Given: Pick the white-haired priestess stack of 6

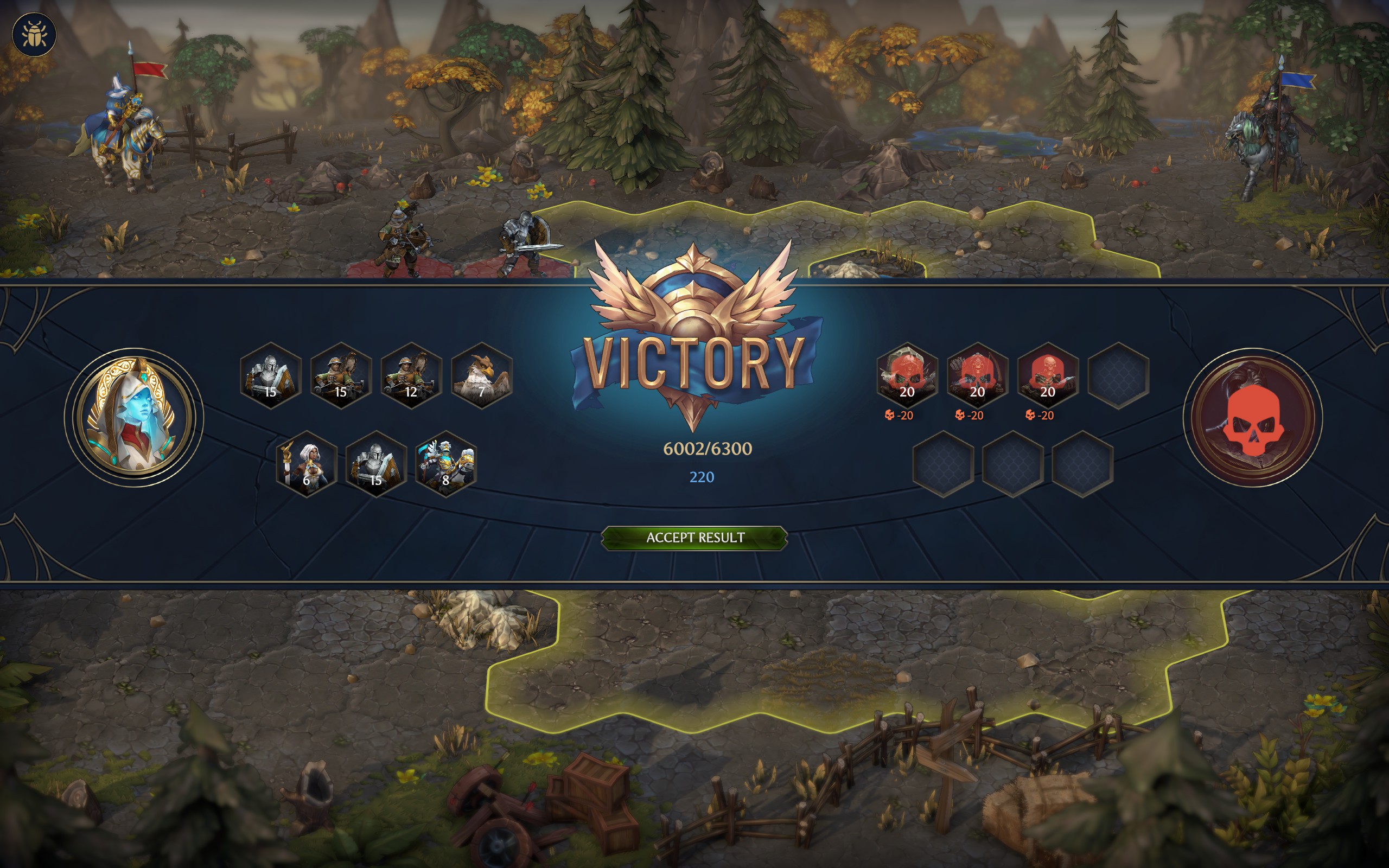Looking at the screenshot, I should click(307, 464).
